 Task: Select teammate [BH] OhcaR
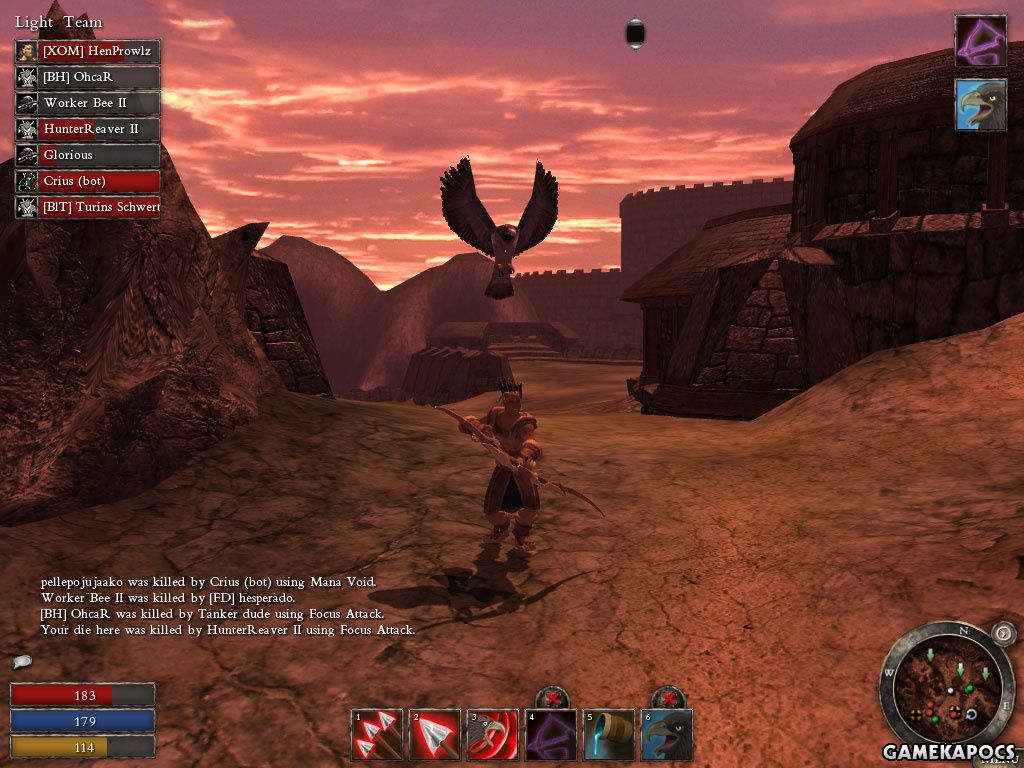tap(88, 77)
